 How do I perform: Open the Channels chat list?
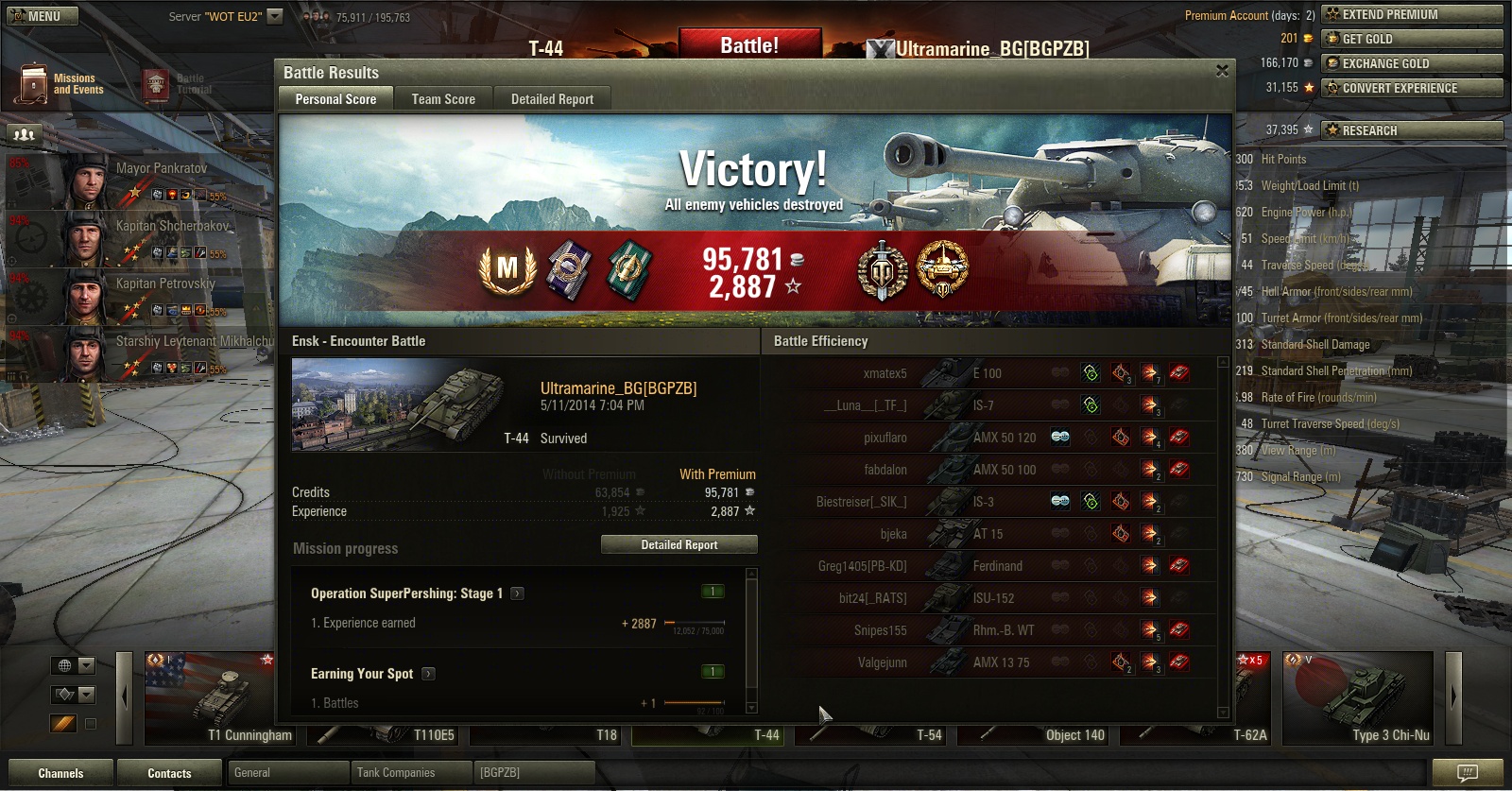[x=60, y=773]
